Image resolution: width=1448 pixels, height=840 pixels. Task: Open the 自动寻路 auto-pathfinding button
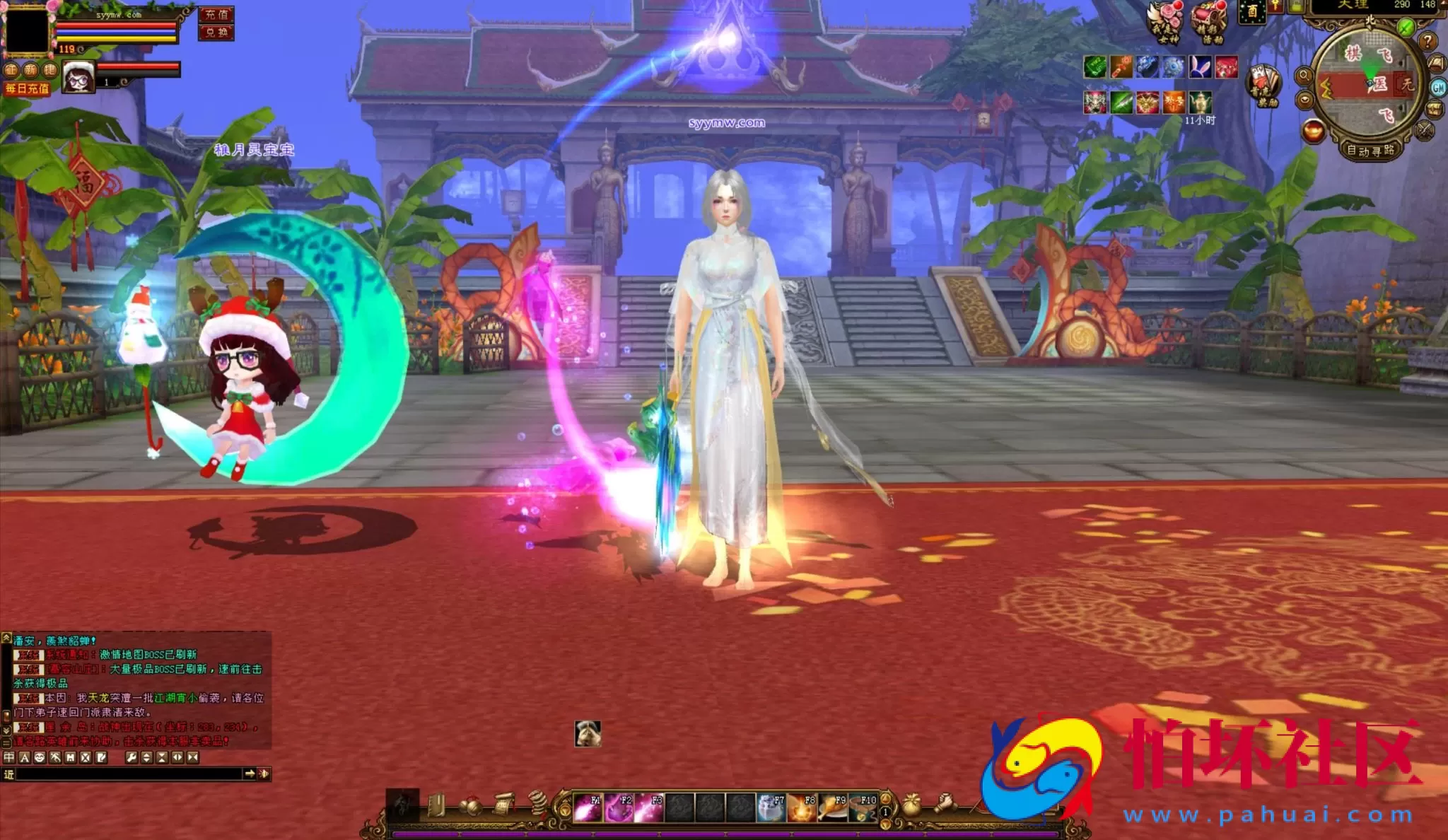pos(1370,151)
